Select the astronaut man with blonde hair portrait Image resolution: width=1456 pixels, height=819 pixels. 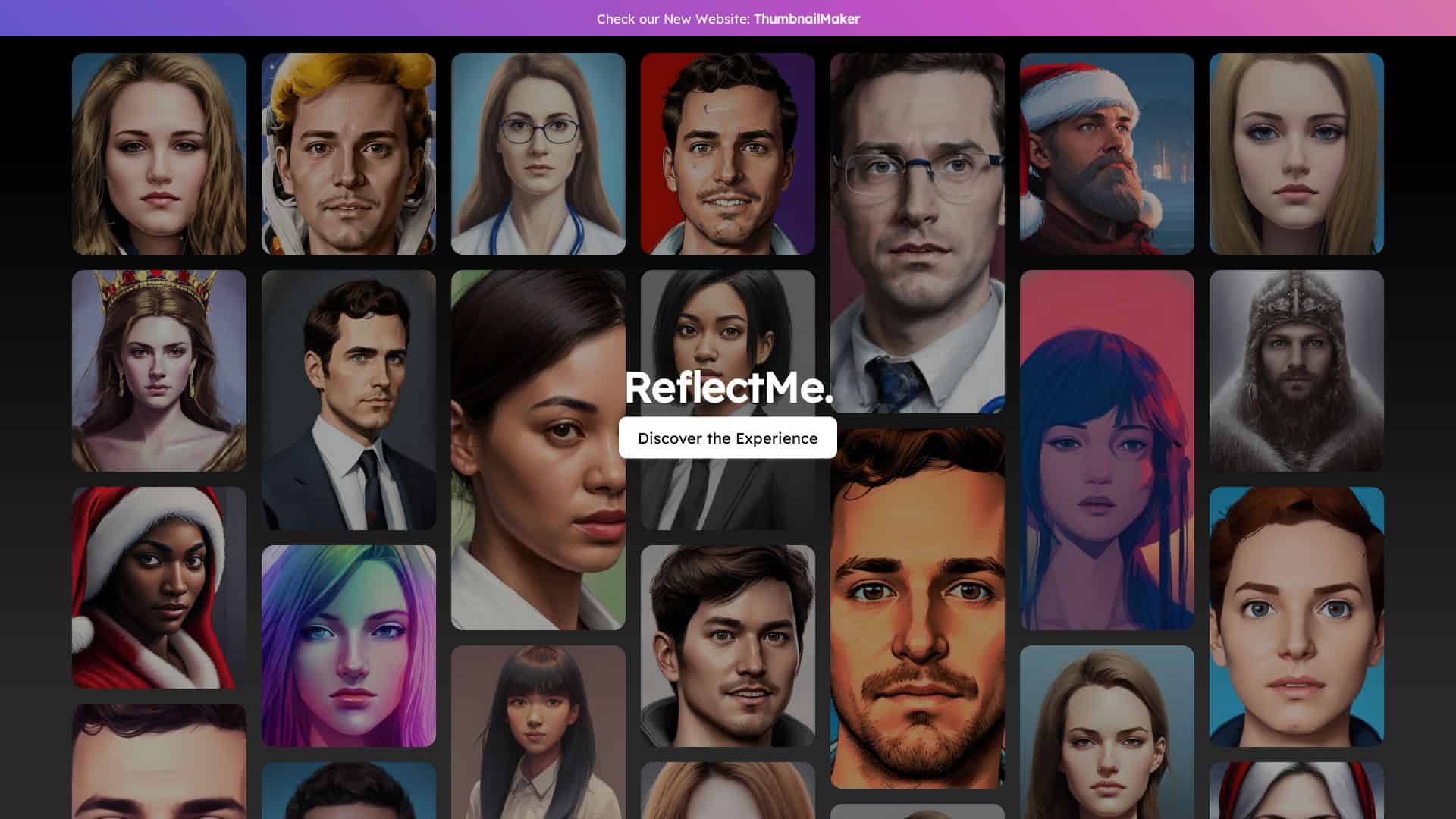coord(349,152)
